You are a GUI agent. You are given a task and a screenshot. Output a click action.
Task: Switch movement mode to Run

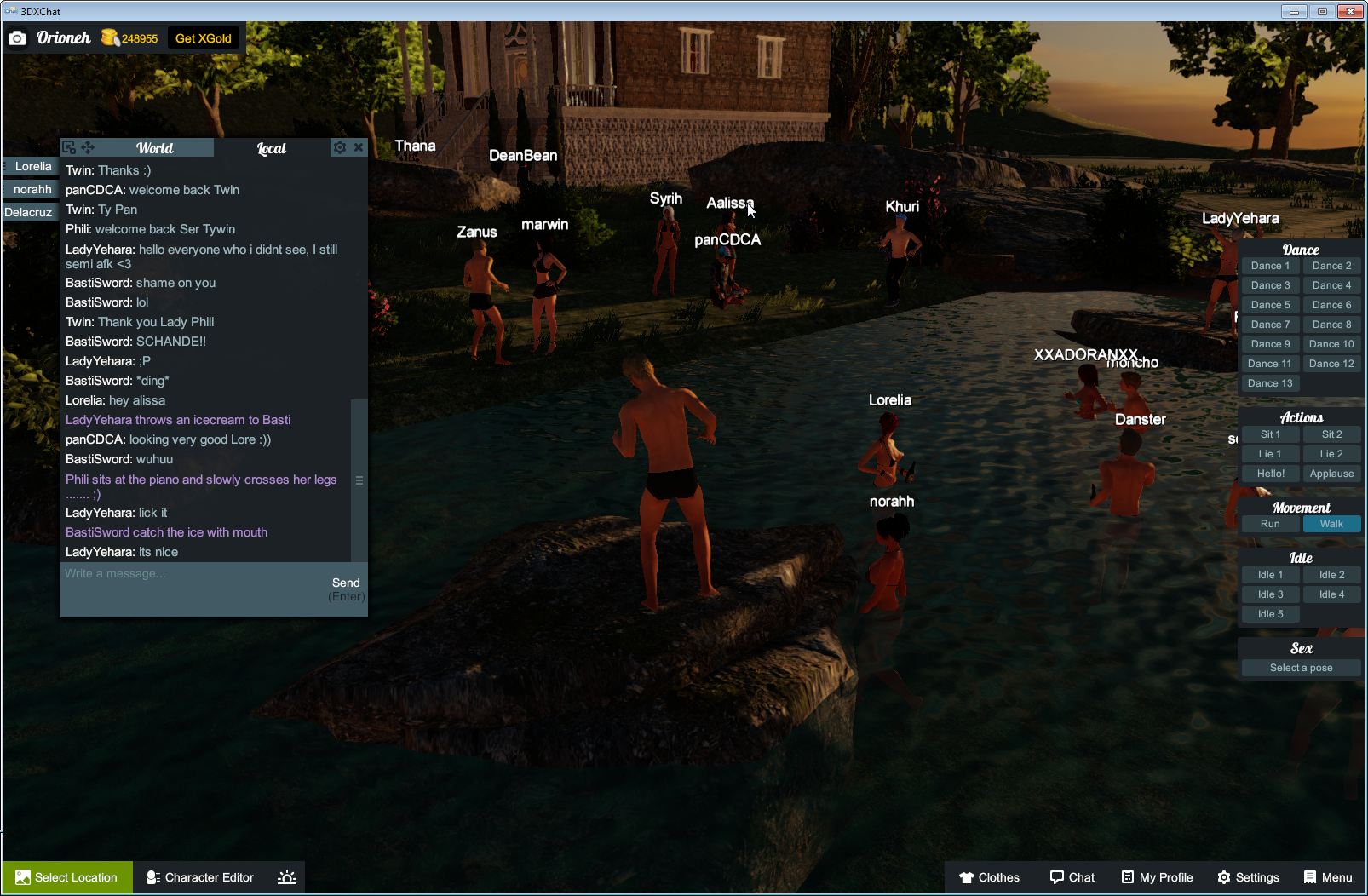[1270, 524]
